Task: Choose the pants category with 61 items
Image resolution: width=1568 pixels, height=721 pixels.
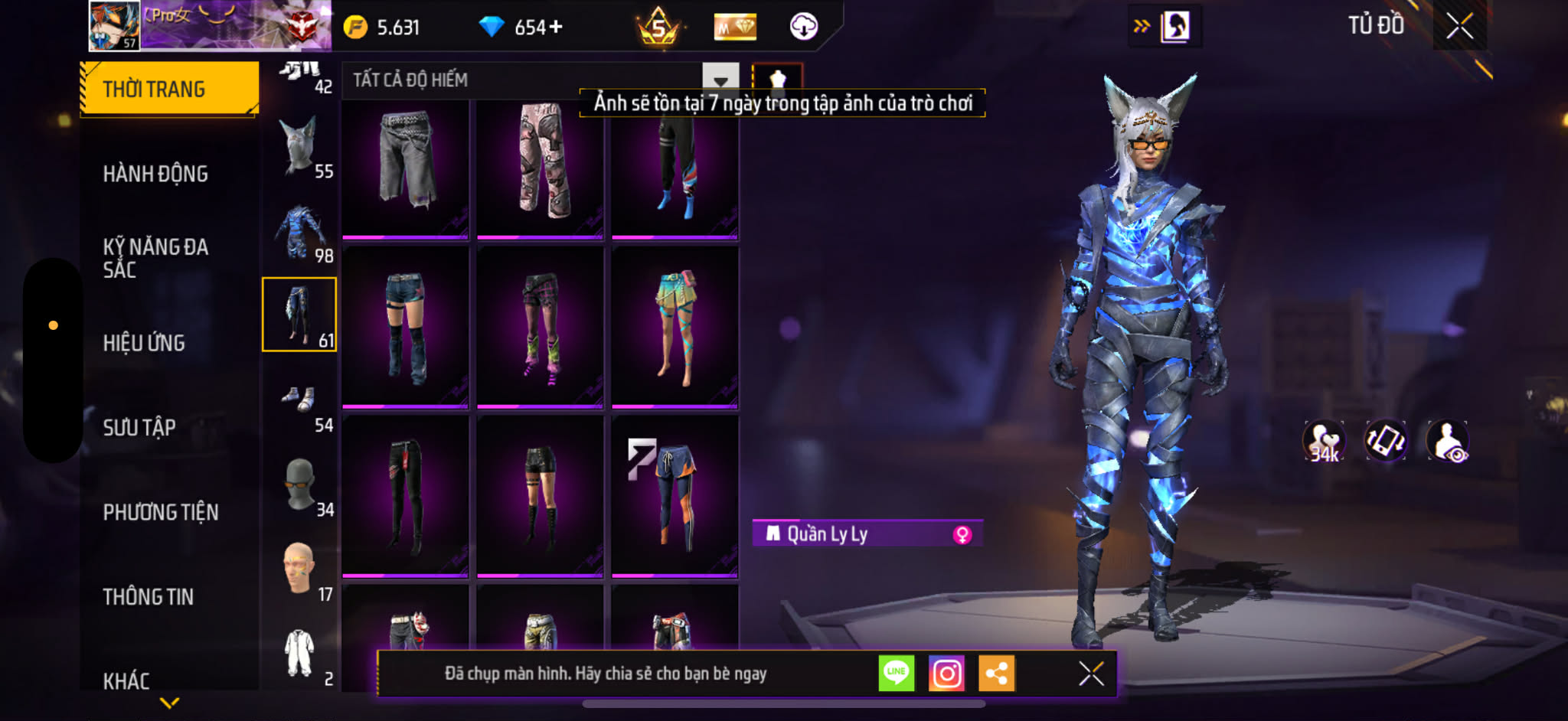Action: (299, 315)
